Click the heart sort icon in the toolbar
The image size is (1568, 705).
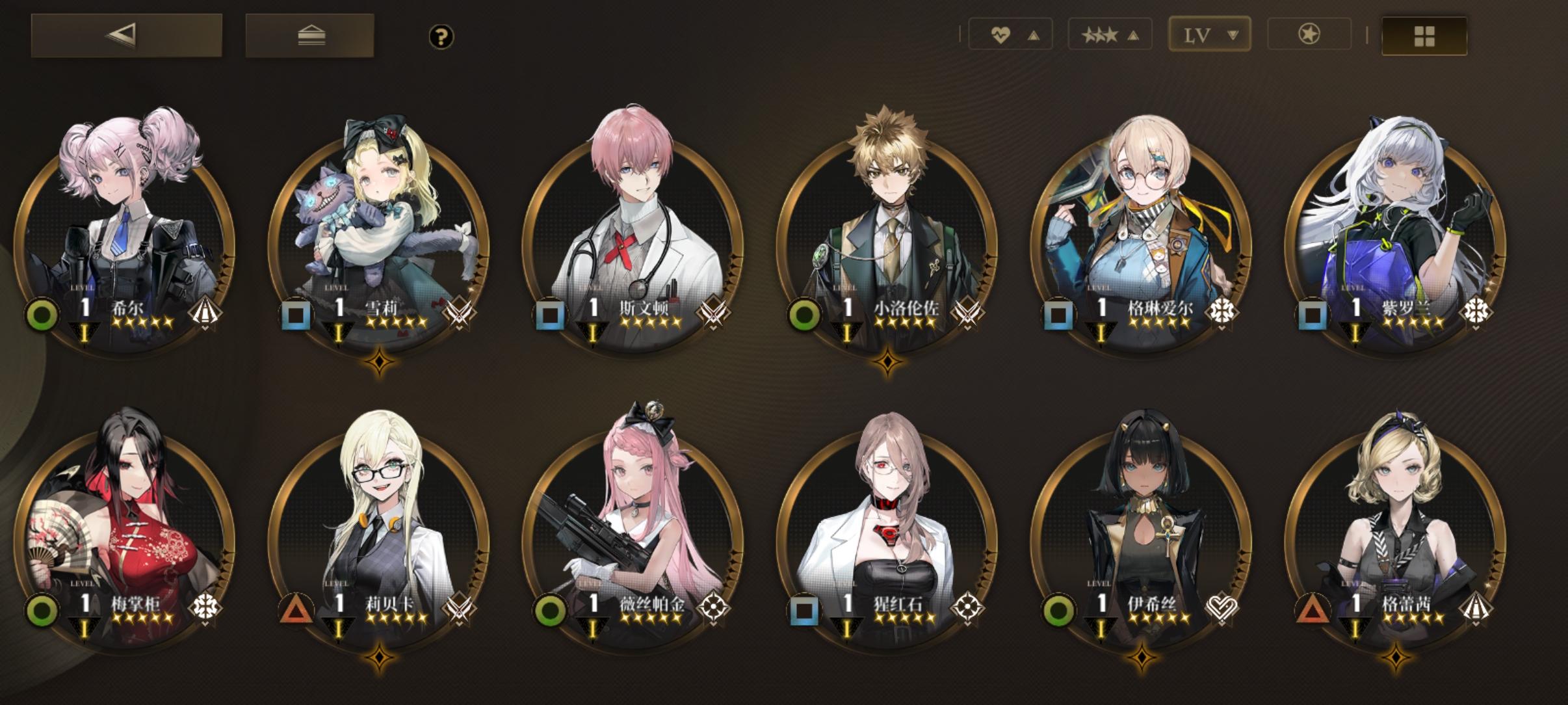(1000, 34)
